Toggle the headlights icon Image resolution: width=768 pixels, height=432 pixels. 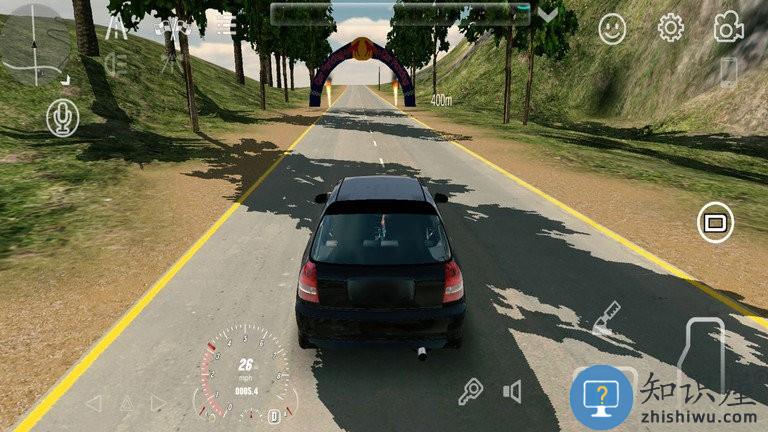pyautogui.click(x=115, y=66)
